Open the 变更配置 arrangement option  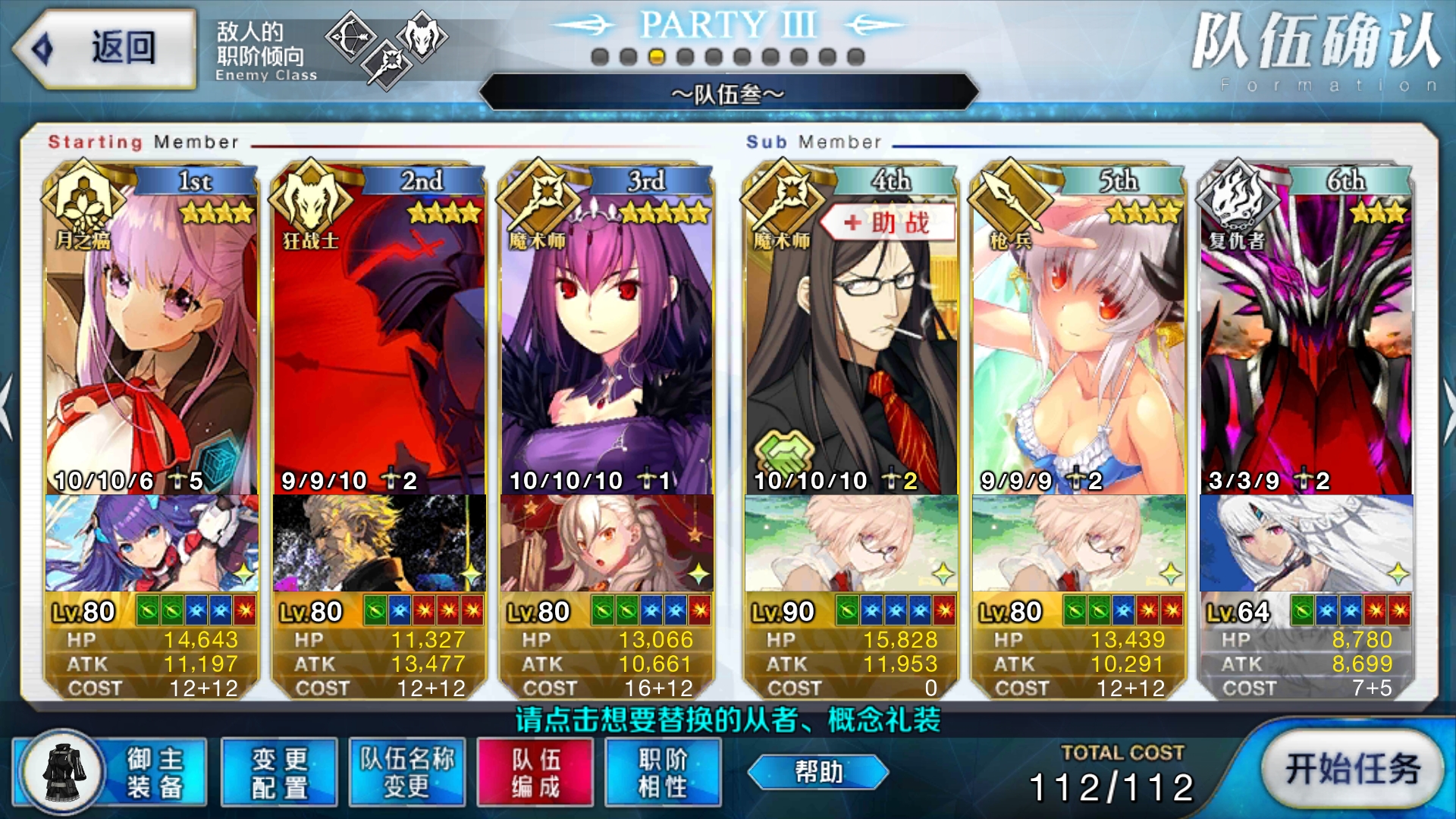click(279, 772)
